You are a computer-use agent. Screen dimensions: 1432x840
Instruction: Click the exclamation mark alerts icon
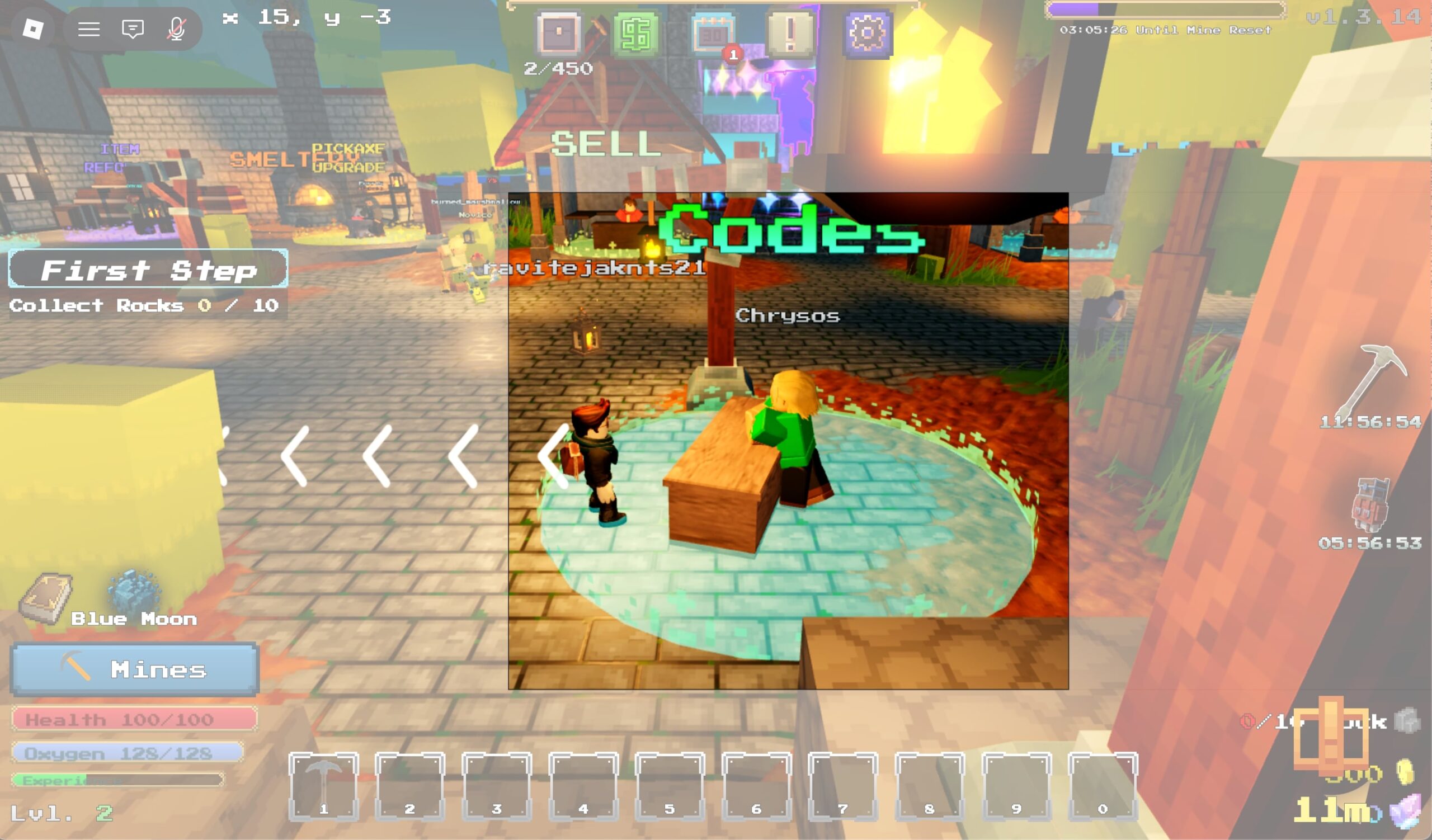click(790, 34)
